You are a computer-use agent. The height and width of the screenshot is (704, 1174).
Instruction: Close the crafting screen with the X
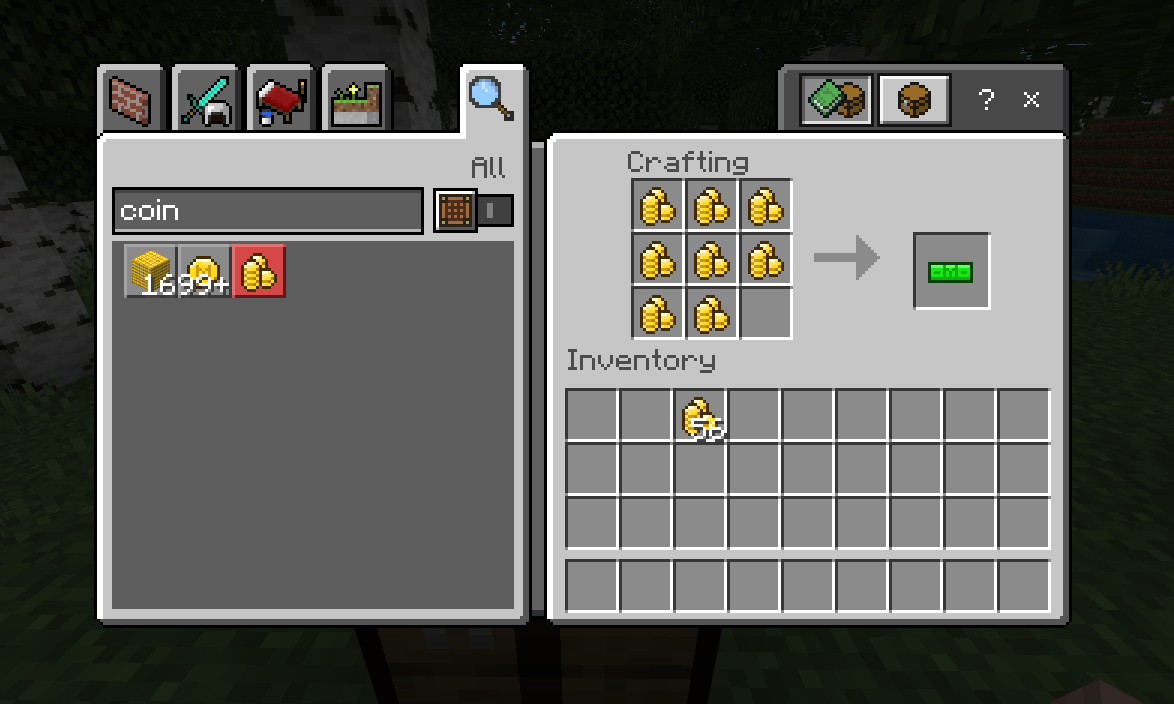pyautogui.click(x=1031, y=100)
